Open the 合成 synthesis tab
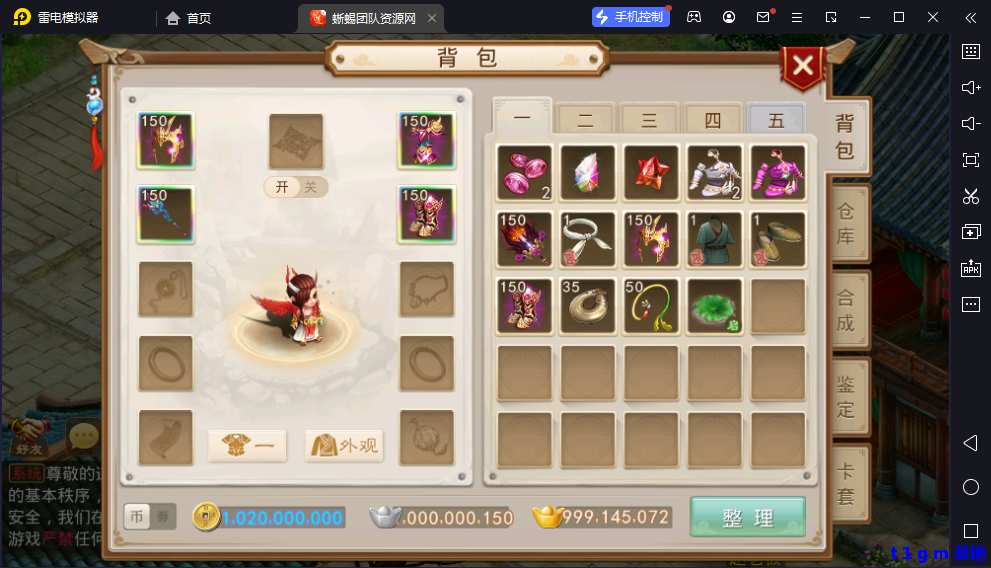Image resolution: width=991 pixels, height=568 pixels. pyautogui.click(x=845, y=310)
